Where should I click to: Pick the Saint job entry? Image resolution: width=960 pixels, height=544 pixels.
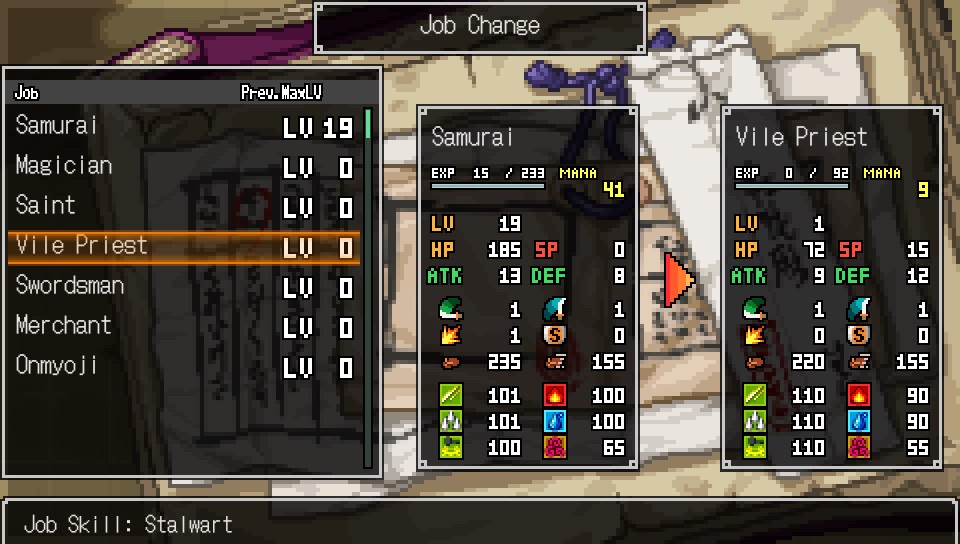(x=184, y=207)
